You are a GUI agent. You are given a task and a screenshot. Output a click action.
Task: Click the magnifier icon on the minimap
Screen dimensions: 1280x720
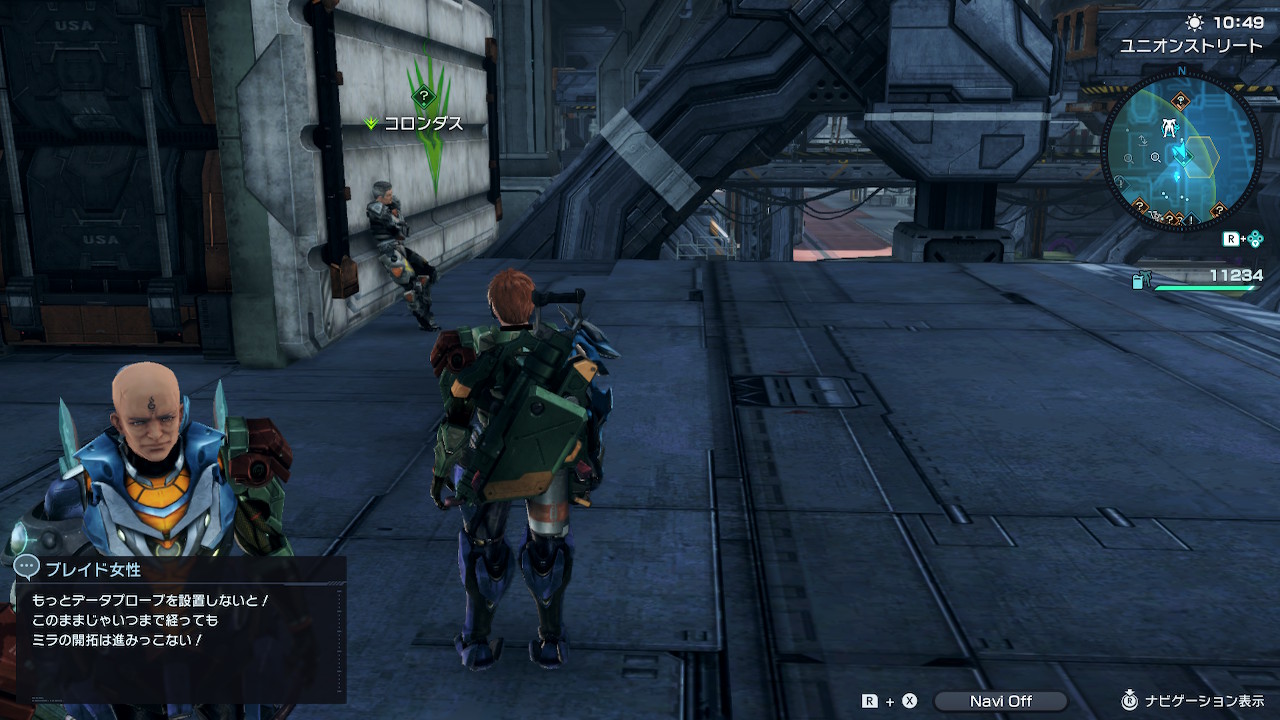[x=1156, y=157]
